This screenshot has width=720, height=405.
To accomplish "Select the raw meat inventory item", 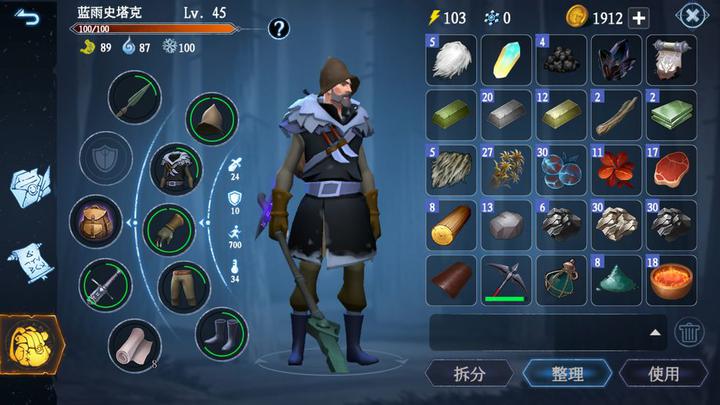I will pyautogui.click(x=671, y=169).
